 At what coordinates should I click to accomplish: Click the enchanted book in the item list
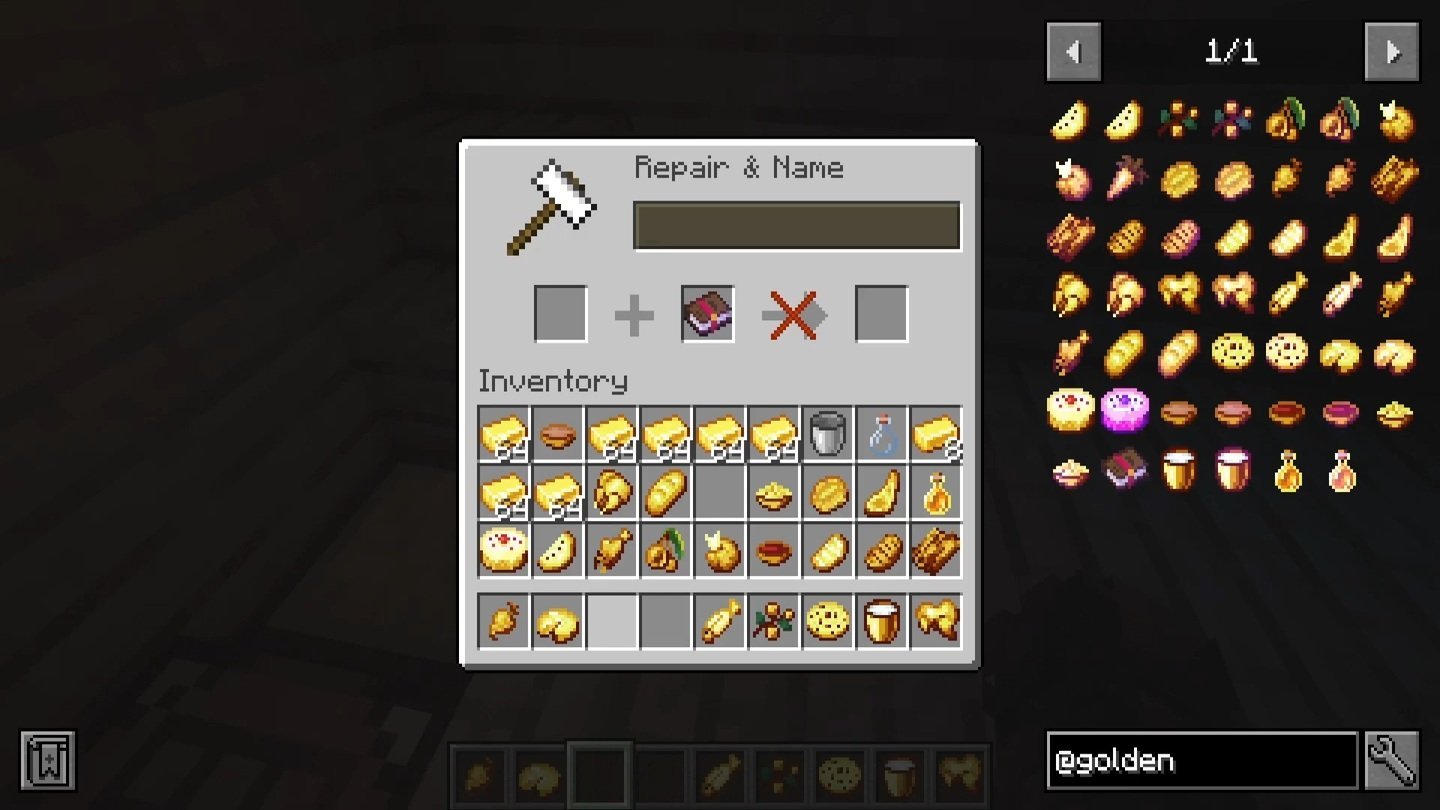click(x=1124, y=469)
